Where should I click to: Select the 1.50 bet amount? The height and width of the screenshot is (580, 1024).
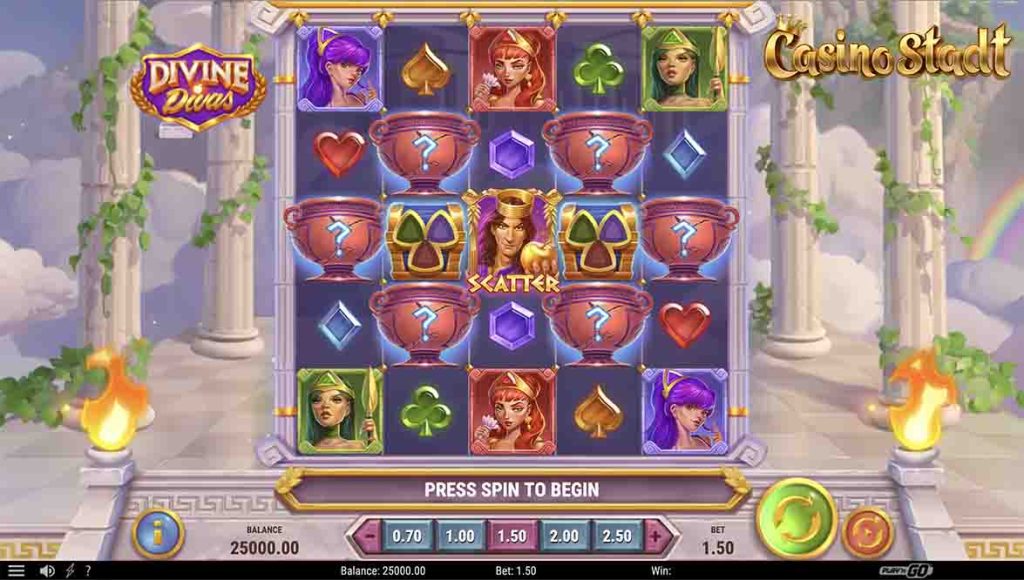511,536
